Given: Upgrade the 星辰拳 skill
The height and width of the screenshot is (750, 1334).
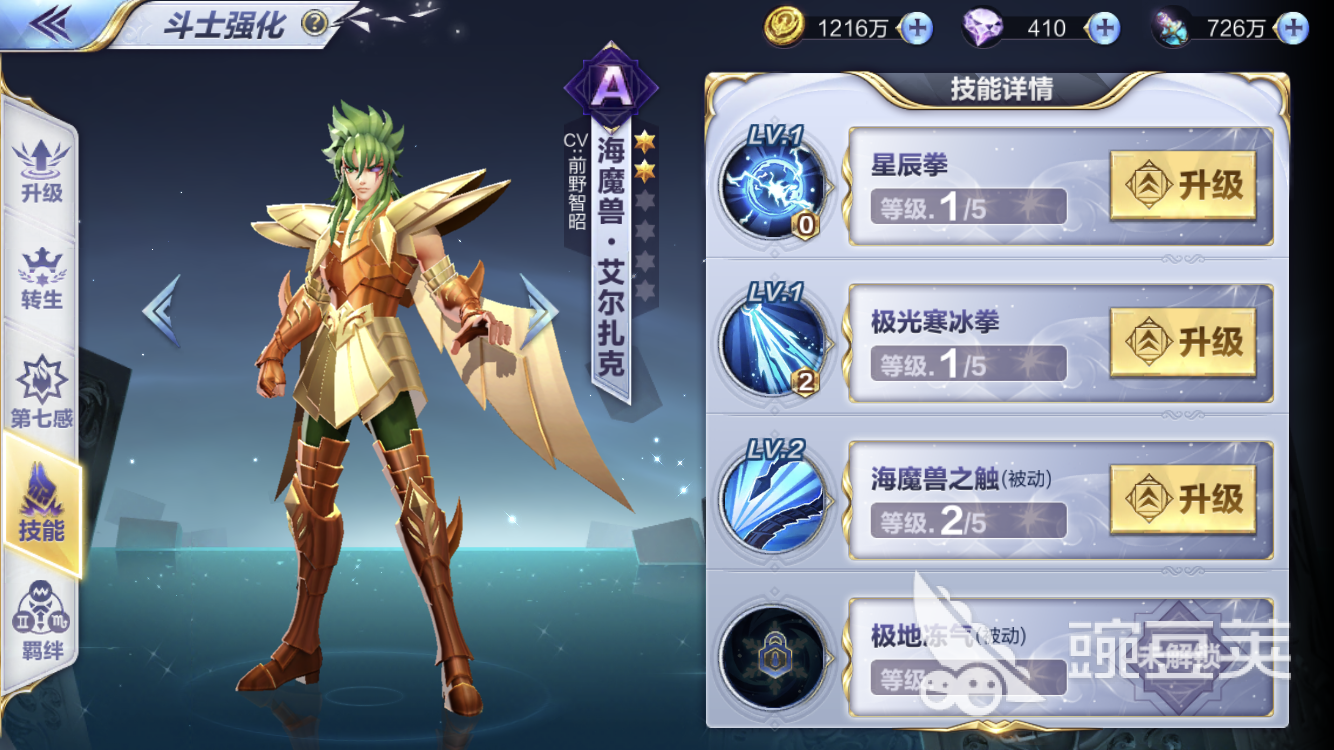Looking at the screenshot, I should 1183,185.
